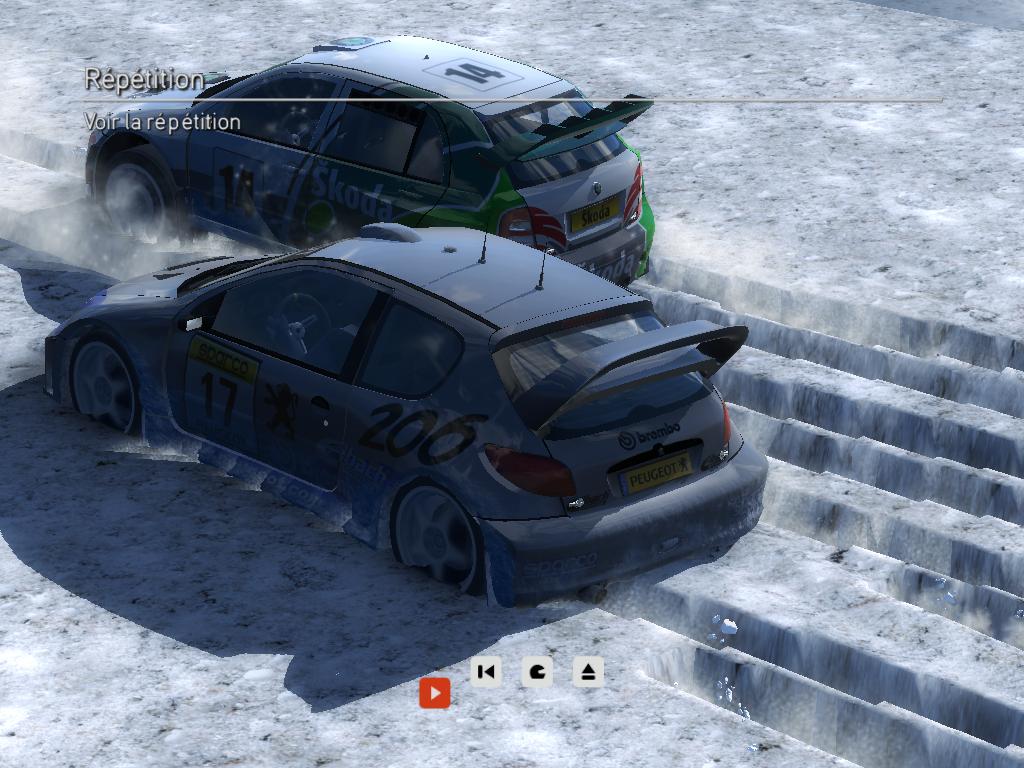
Task: Click the C-shaped camera change button
Action: [x=537, y=672]
